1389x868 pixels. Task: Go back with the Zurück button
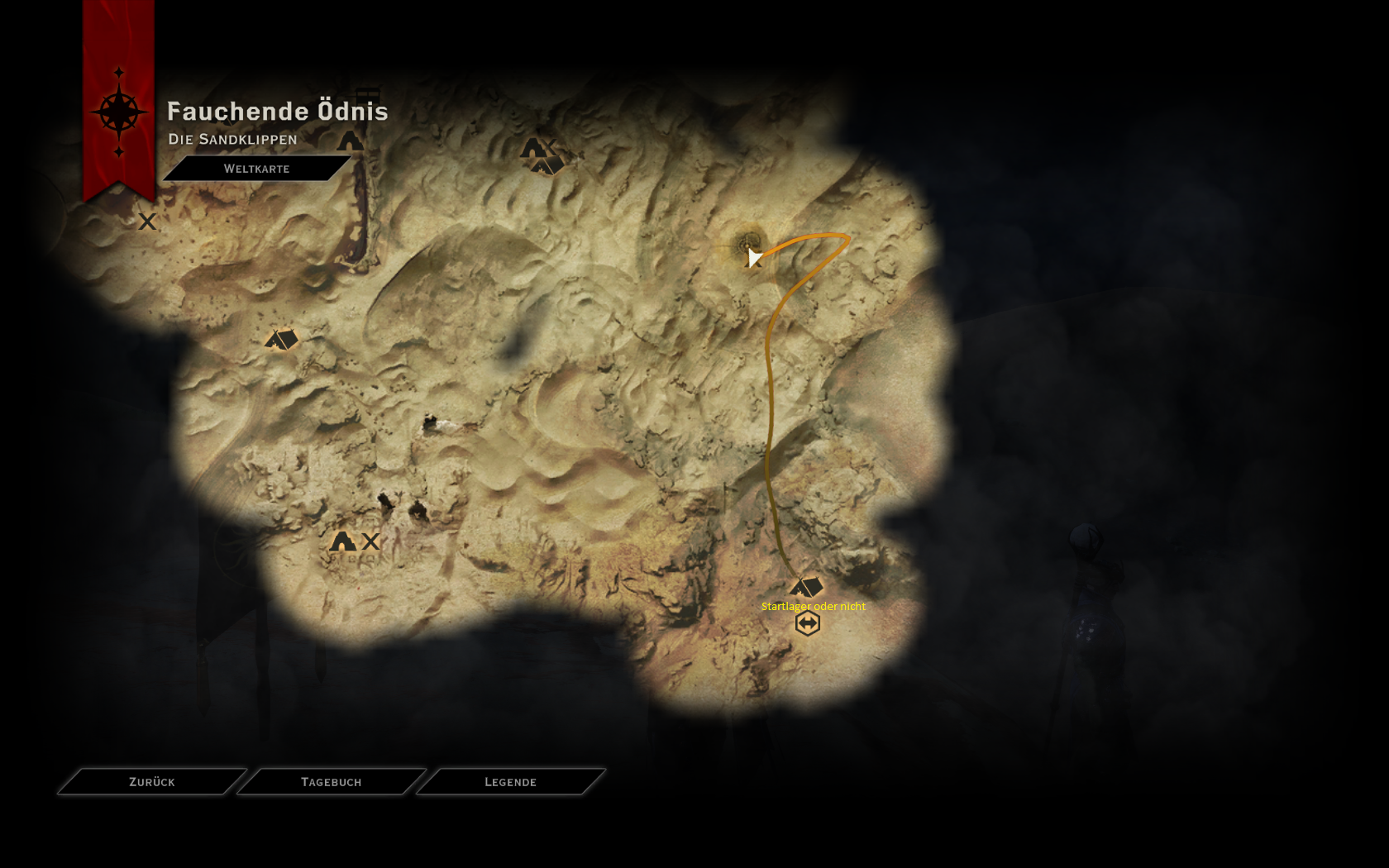click(152, 782)
